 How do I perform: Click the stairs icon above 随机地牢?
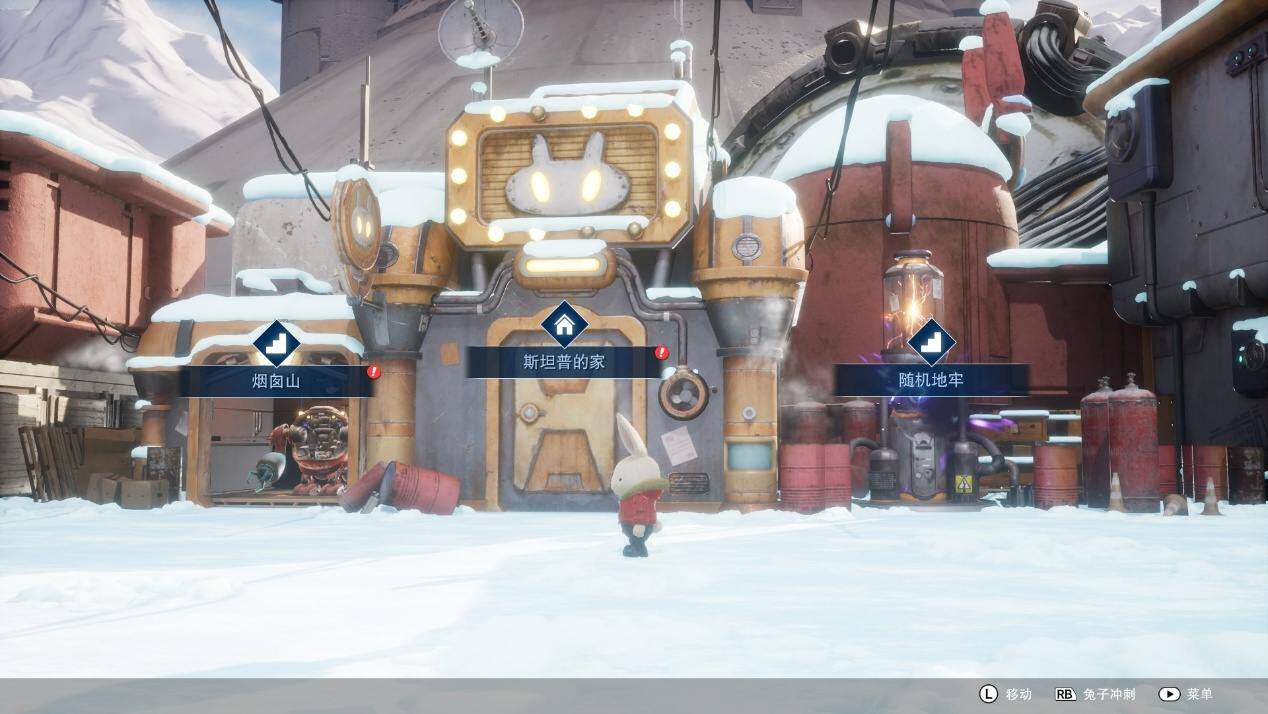point(931,342)
